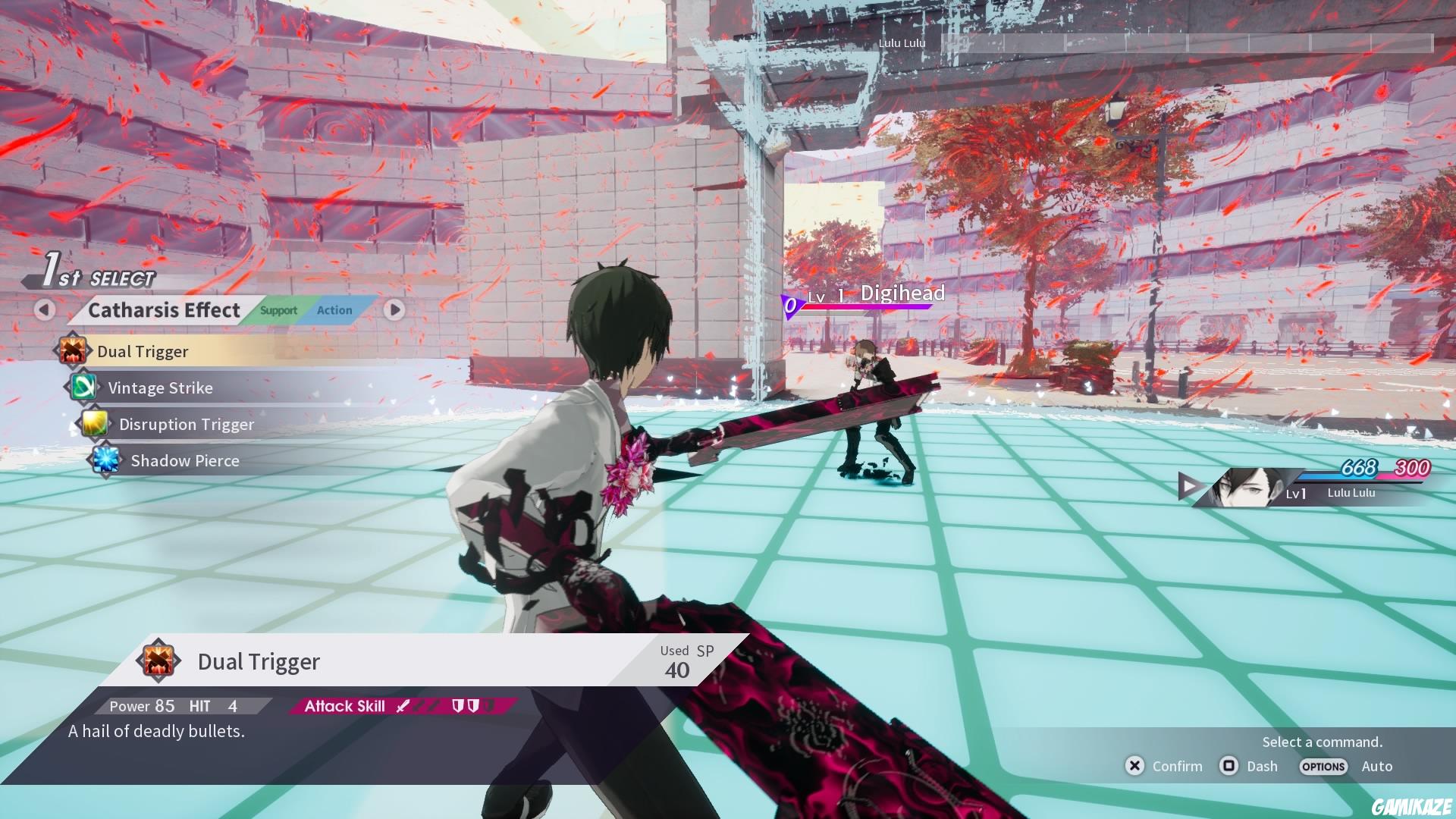The height and width of the screenshot is (819, 1456).
Task: Switch to the Action tab
Action: click(x=334, y=310)
